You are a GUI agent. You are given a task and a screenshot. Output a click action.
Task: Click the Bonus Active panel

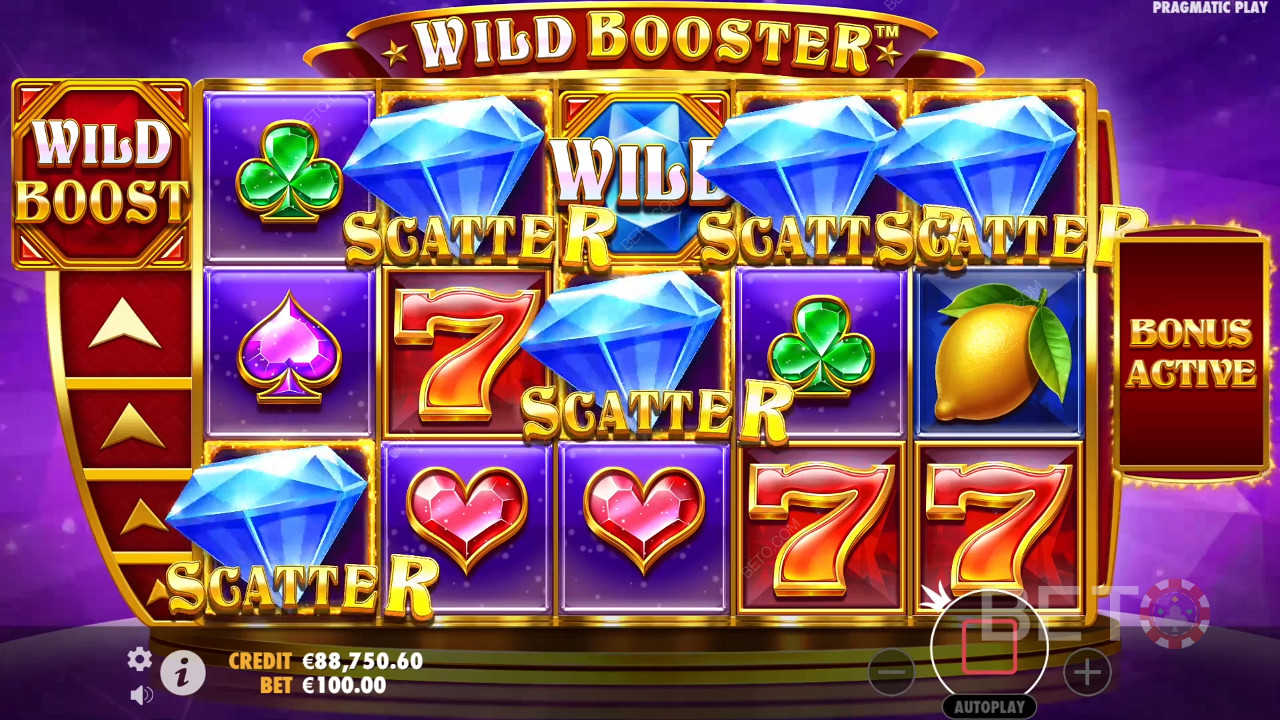1190,353
